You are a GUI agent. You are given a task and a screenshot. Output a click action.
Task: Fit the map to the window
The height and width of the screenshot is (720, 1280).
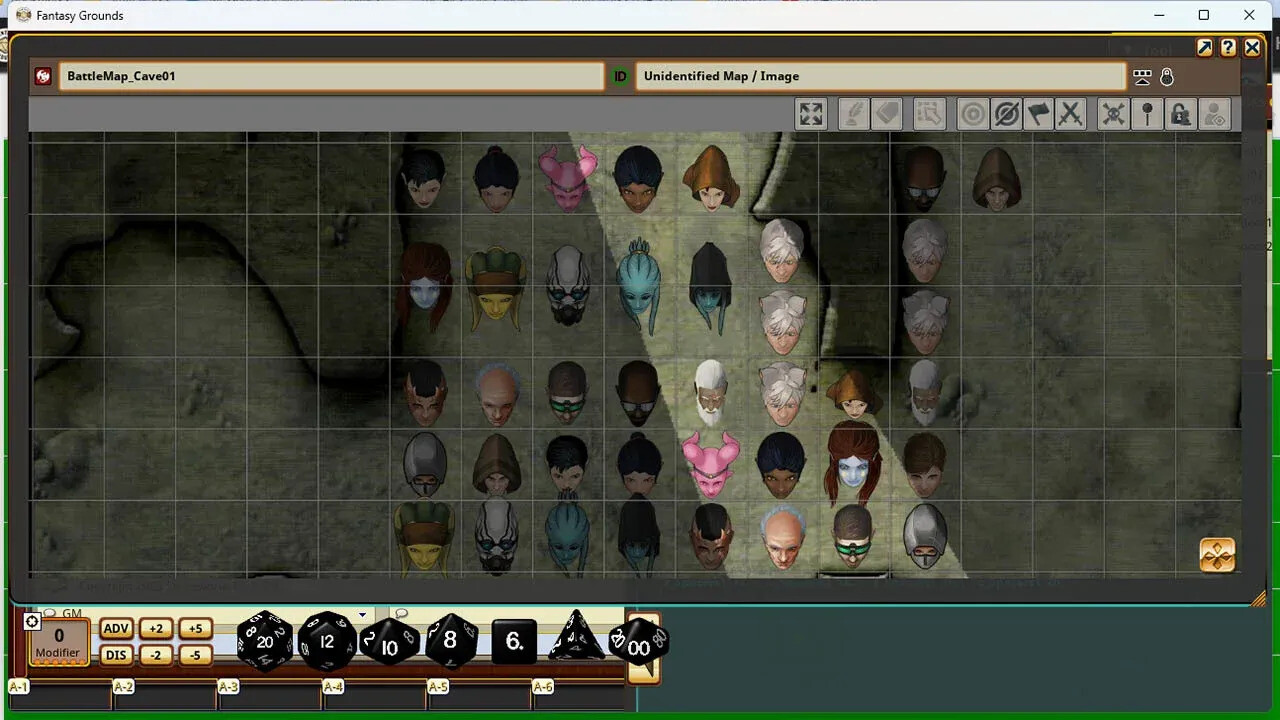pyautogui.click(x=810, y=113)
